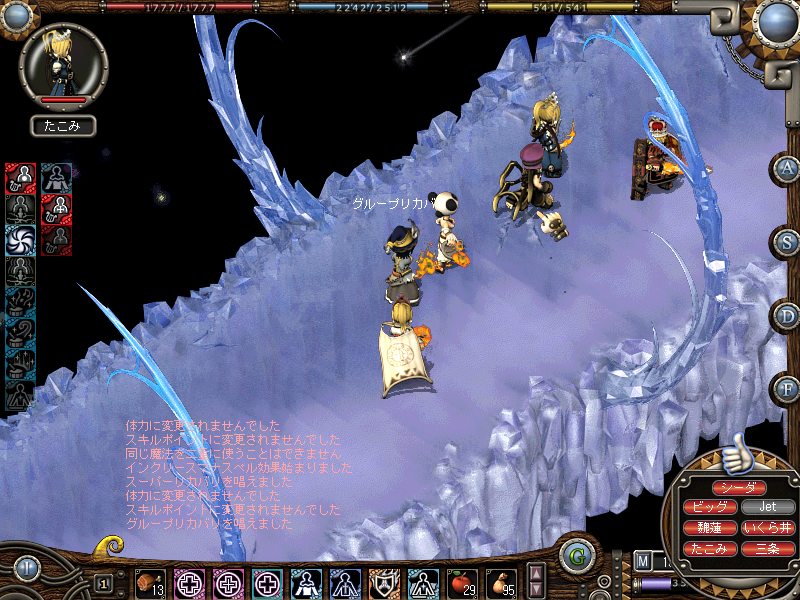Use the D shortcut orb button

785,315
